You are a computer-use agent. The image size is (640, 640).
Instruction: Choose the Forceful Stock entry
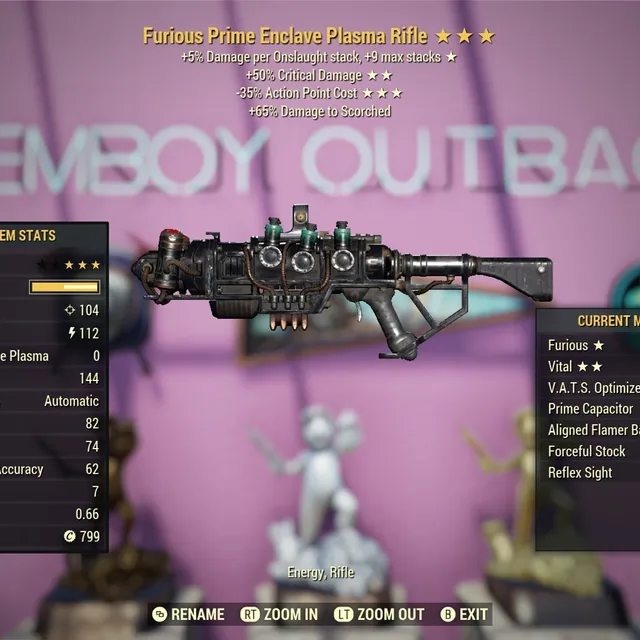(587, 451)
